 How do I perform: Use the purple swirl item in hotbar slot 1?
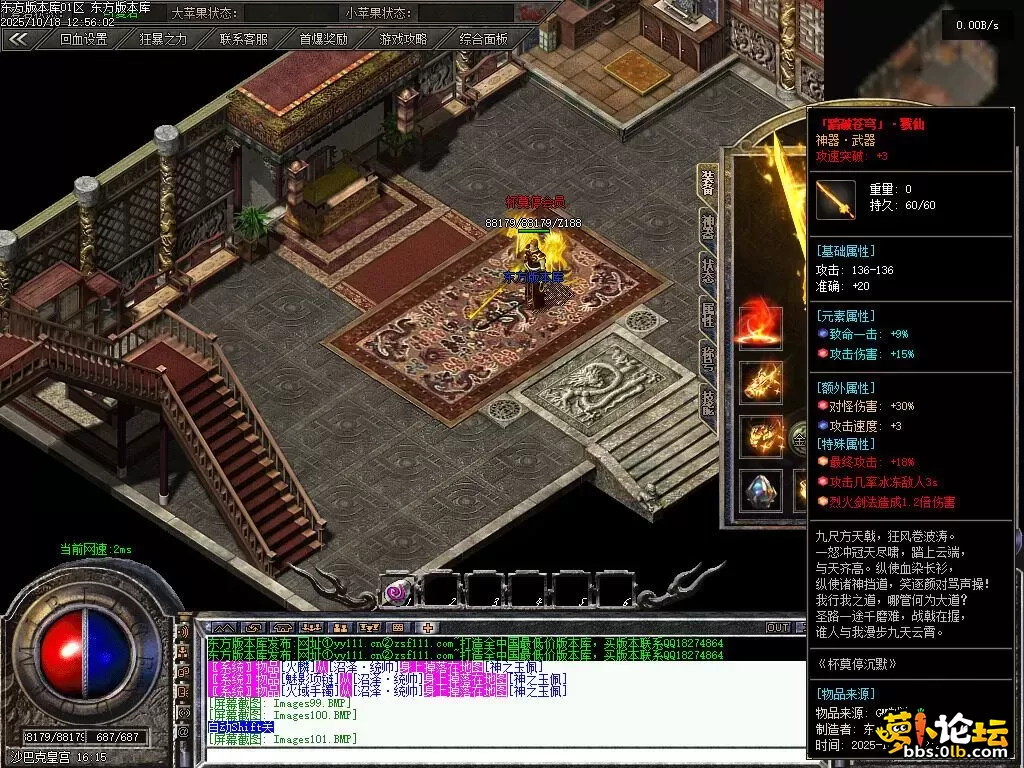click(397, 592)
